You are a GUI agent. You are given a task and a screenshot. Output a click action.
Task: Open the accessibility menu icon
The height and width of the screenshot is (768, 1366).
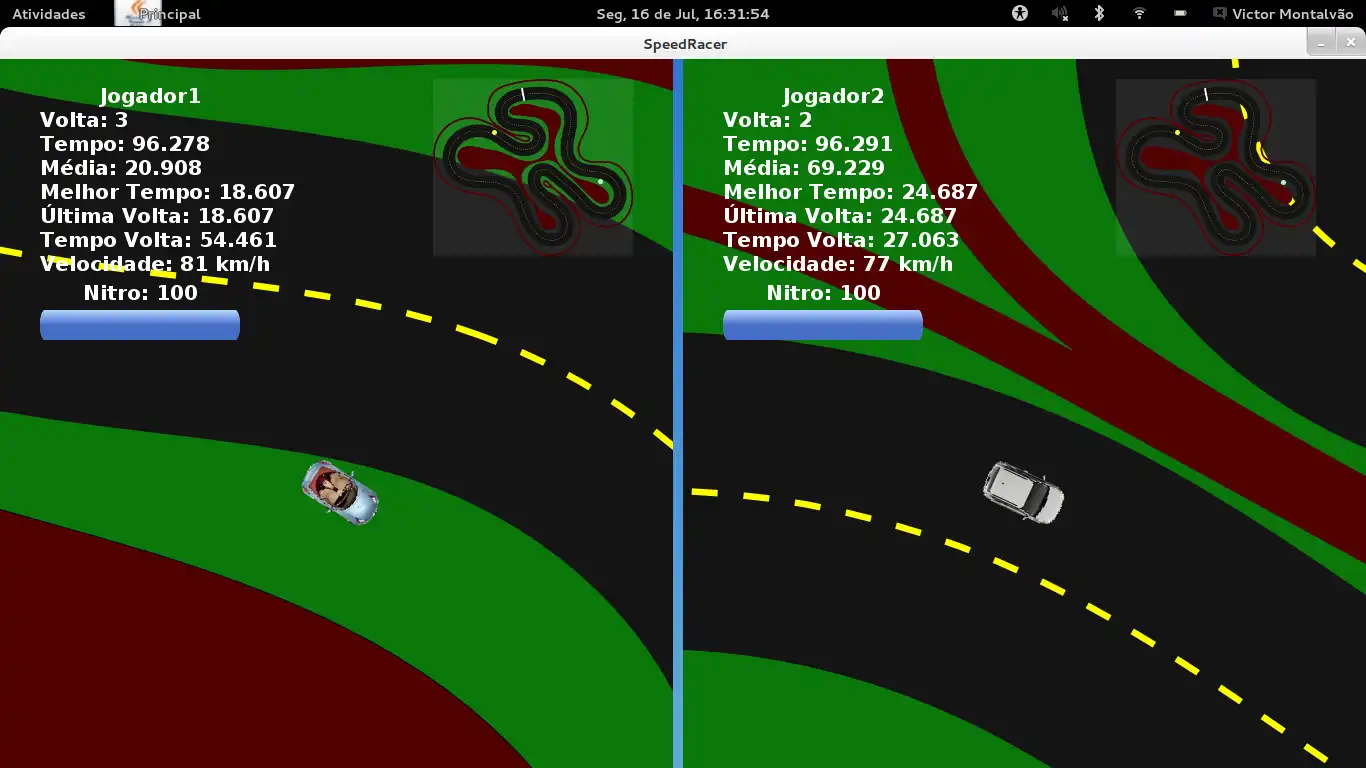point(1020,14)
